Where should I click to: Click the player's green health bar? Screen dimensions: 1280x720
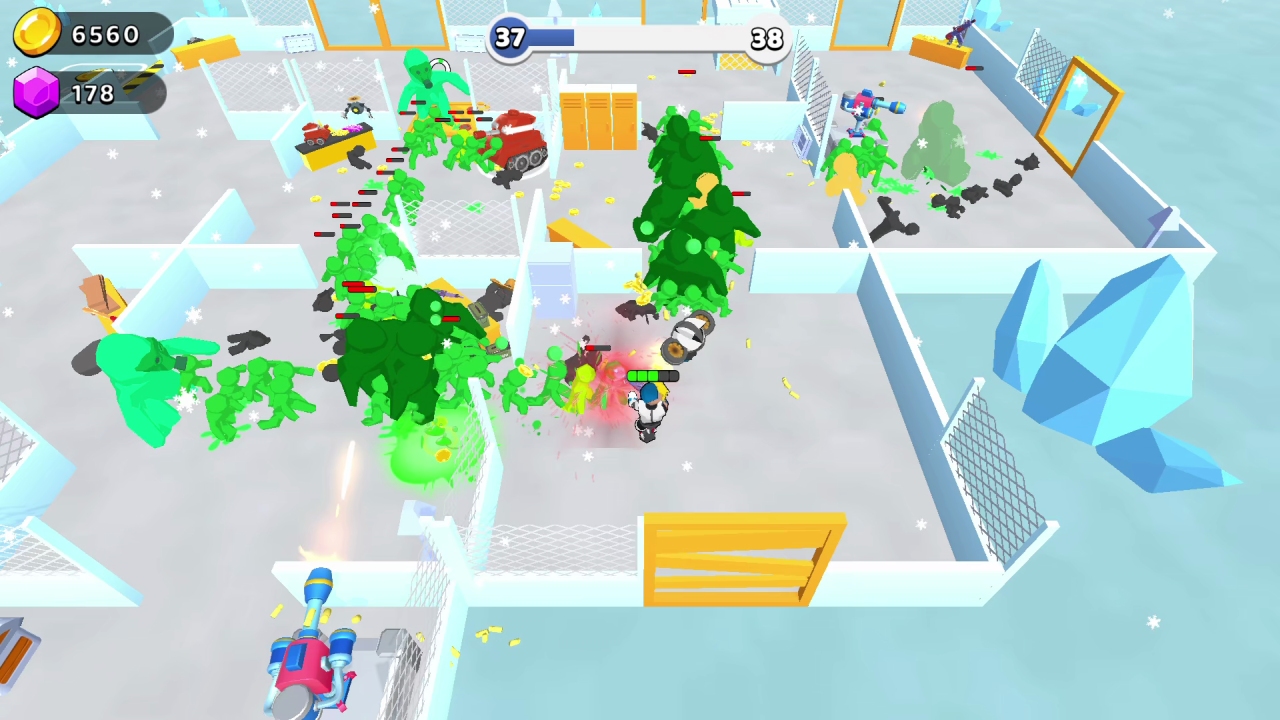pos(652,376)
